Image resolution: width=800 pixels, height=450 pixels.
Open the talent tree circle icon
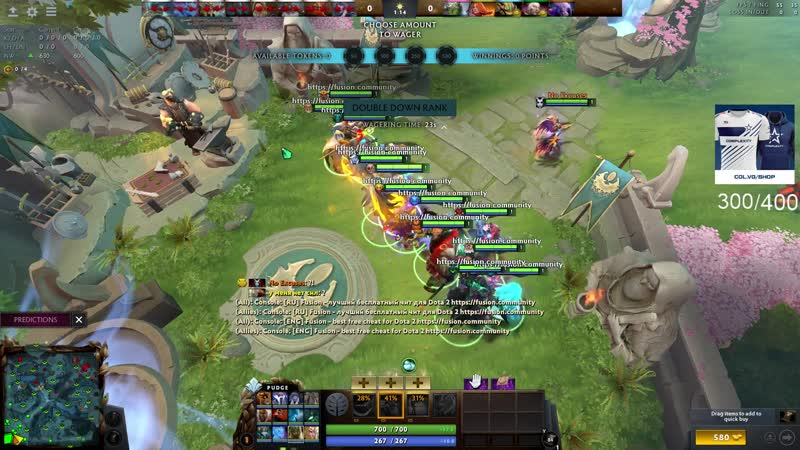337,405
